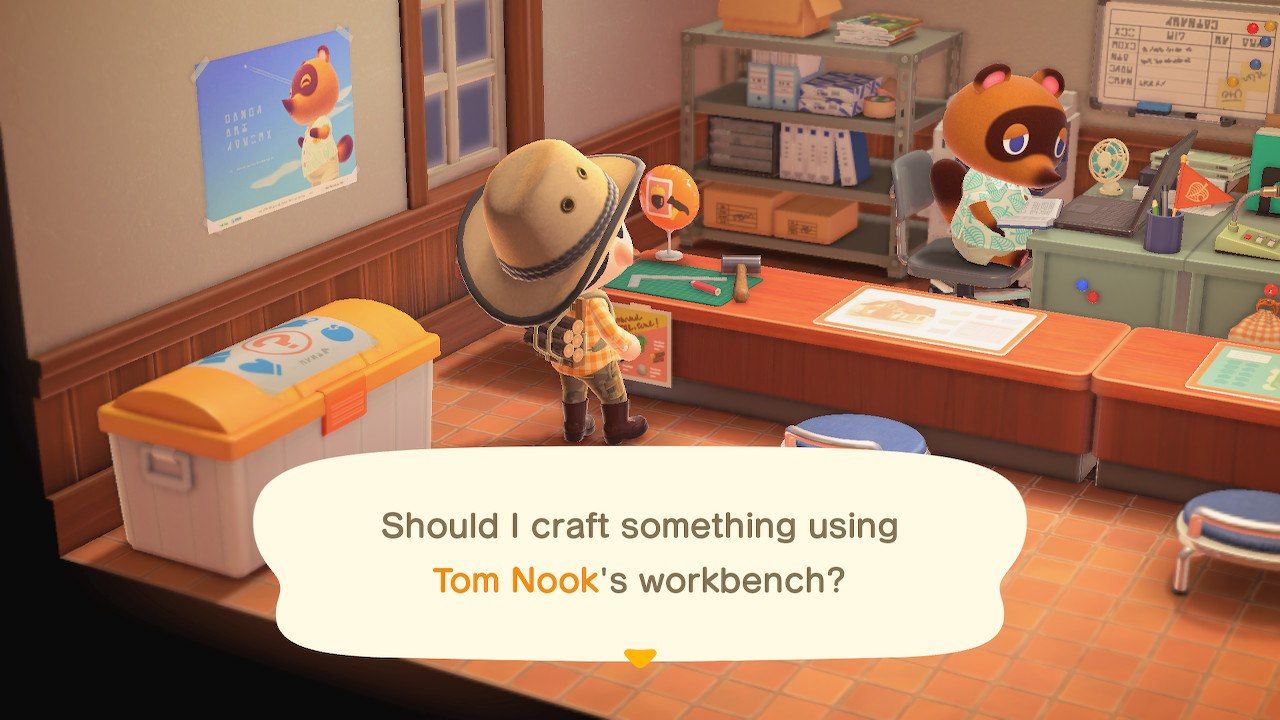Select the red screwdriver on the crafting mat
Image resolution: width=1280 pixels, height=720 pixels.
click(706, 287)
